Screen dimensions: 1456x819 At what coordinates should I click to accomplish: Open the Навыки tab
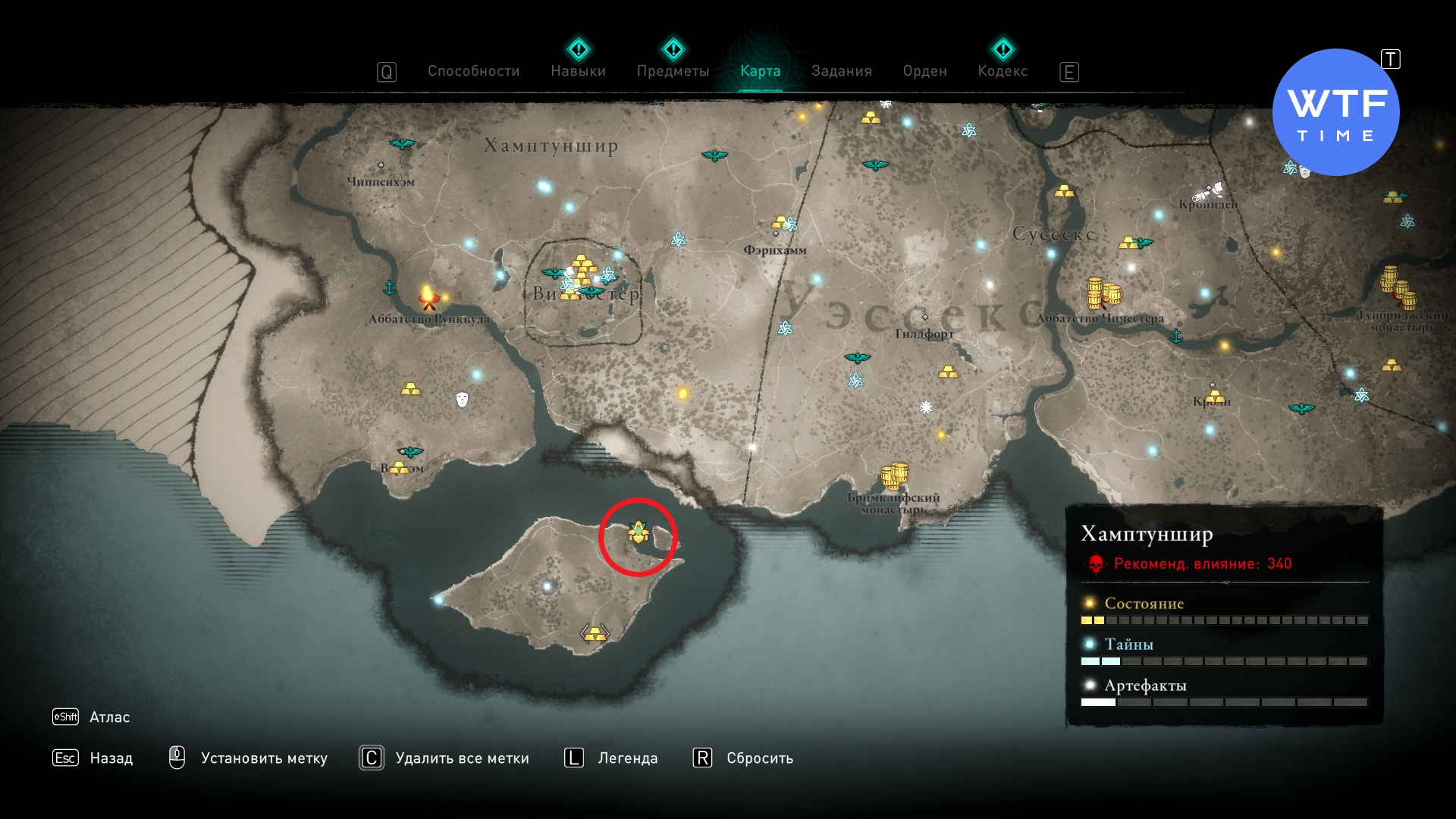click(x=578, y=71)
